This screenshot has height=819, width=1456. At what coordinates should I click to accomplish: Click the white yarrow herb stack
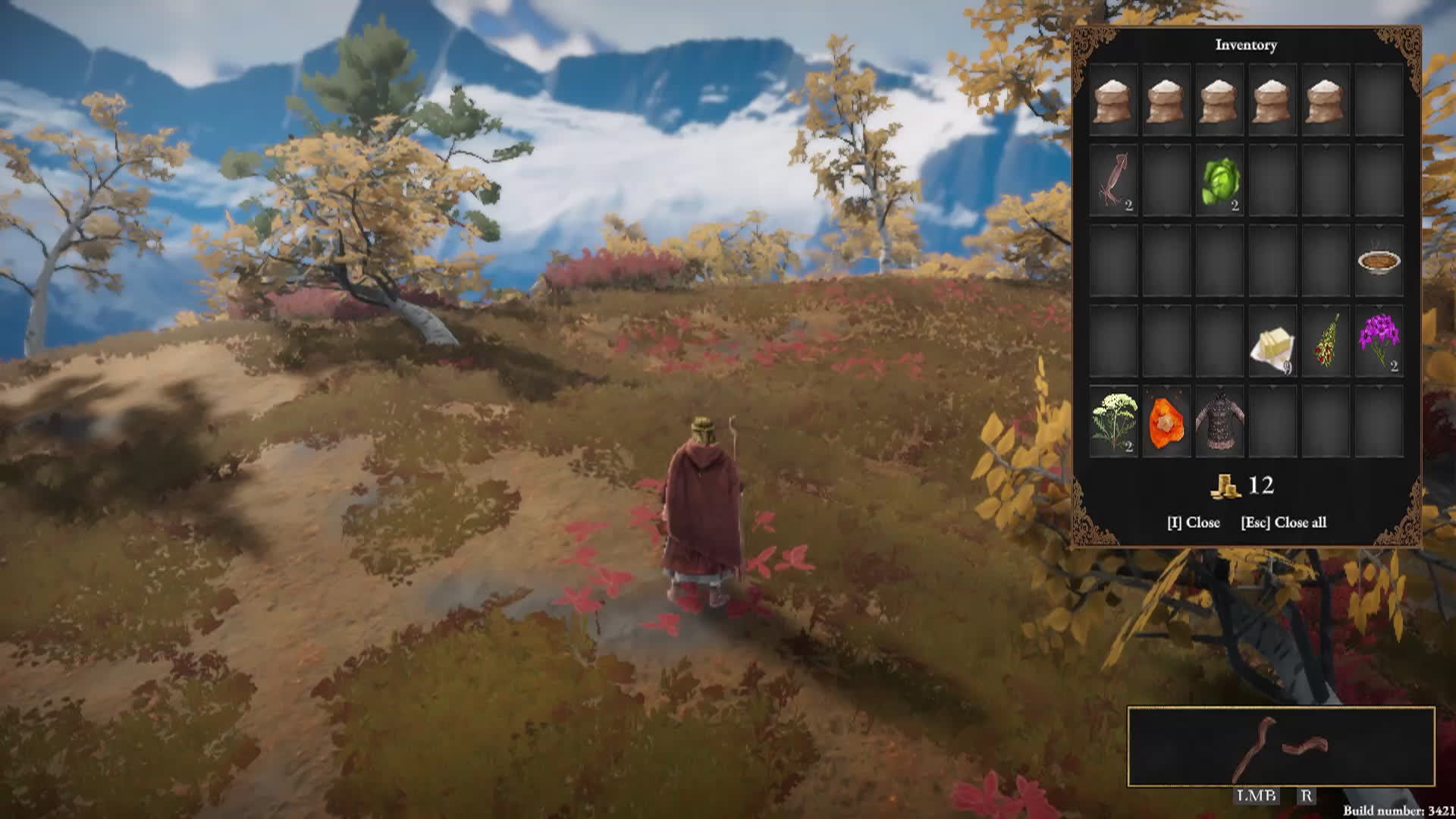point(1113,422)
